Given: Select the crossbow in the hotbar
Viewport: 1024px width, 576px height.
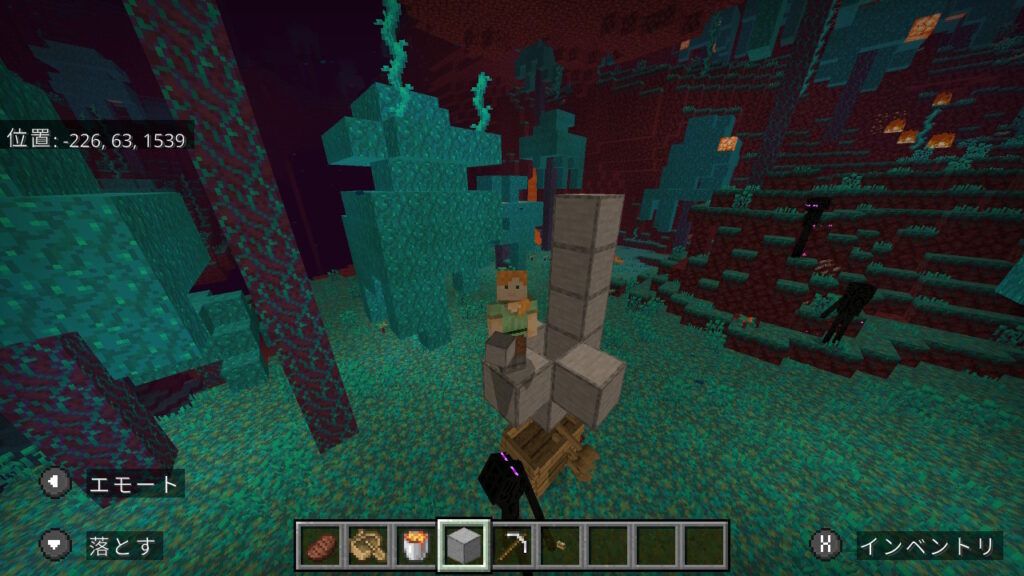Looking at the screenshot, I should point(367,546).
